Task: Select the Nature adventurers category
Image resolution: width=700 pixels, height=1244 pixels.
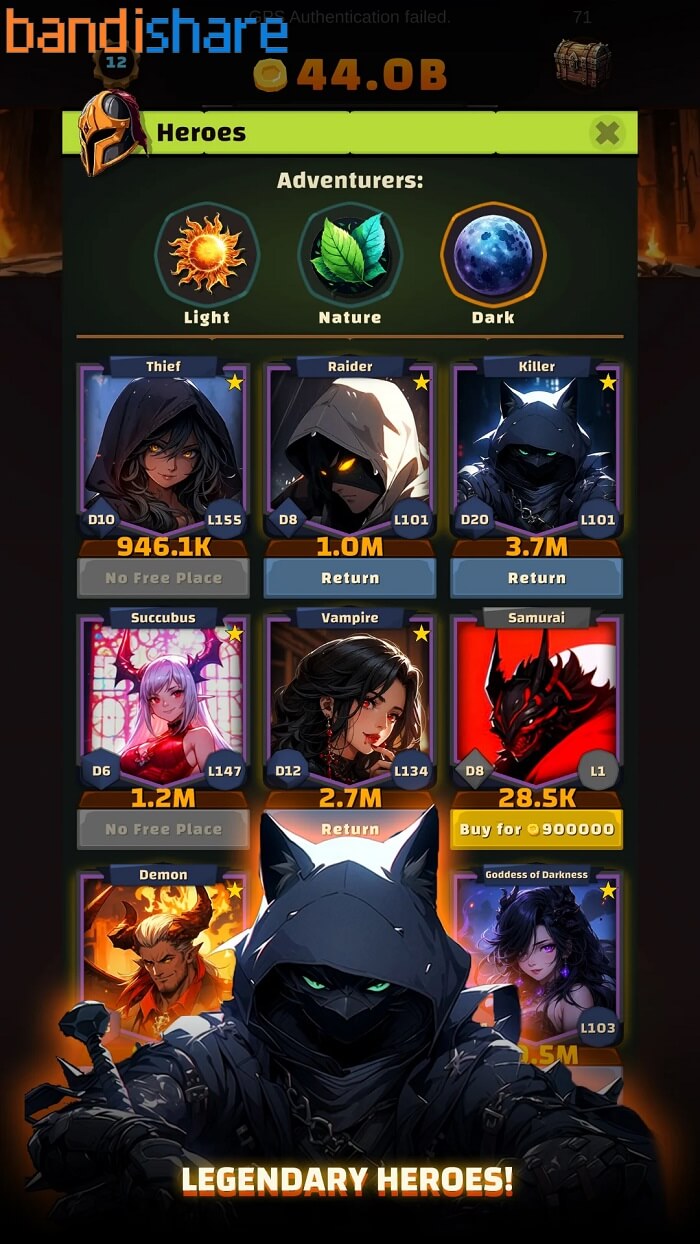Action: 350,255
